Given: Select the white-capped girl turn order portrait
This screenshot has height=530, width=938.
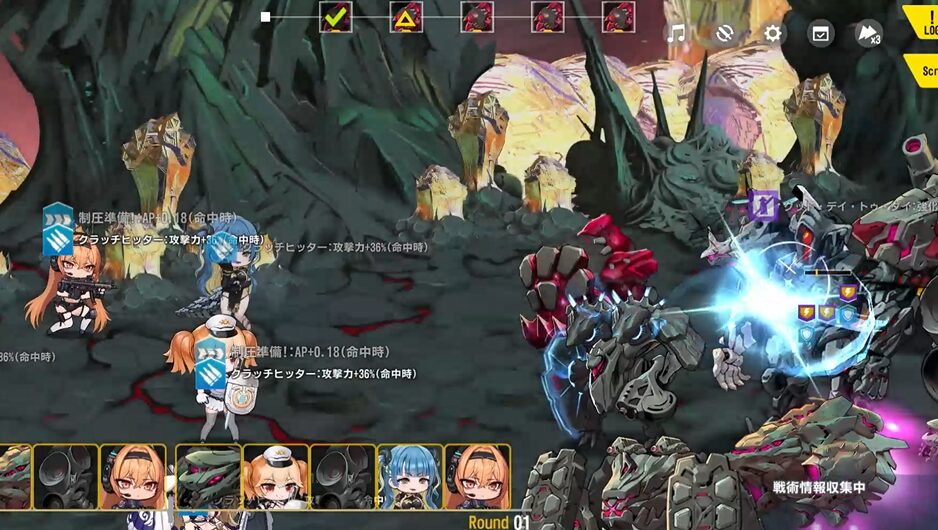Looking at the screenshot, I should point(276,477).
